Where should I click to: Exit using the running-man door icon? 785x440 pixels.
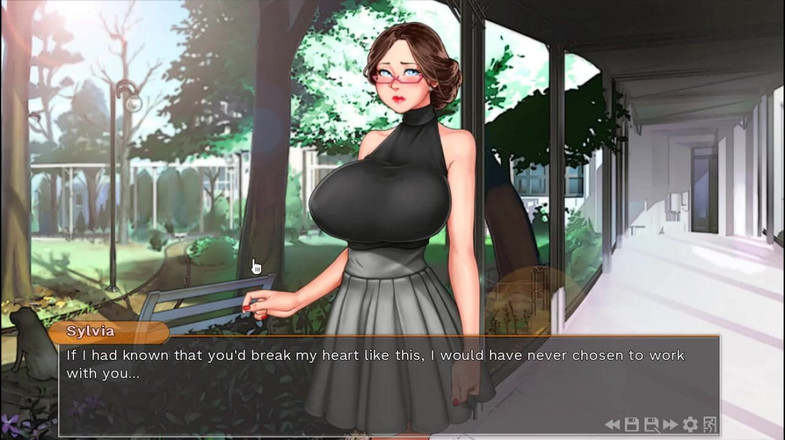[710, 424]
